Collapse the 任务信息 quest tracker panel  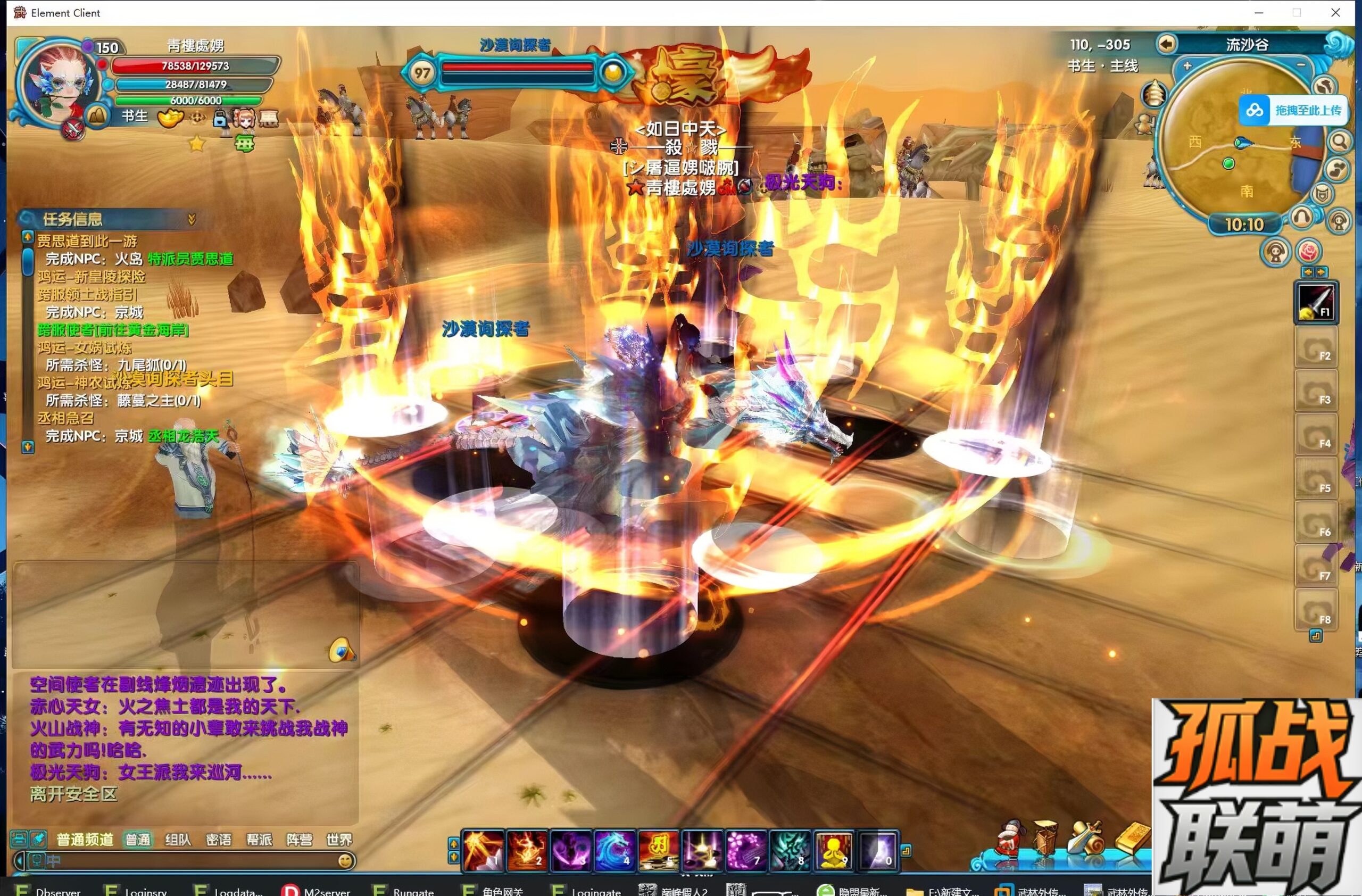[192, 219]
